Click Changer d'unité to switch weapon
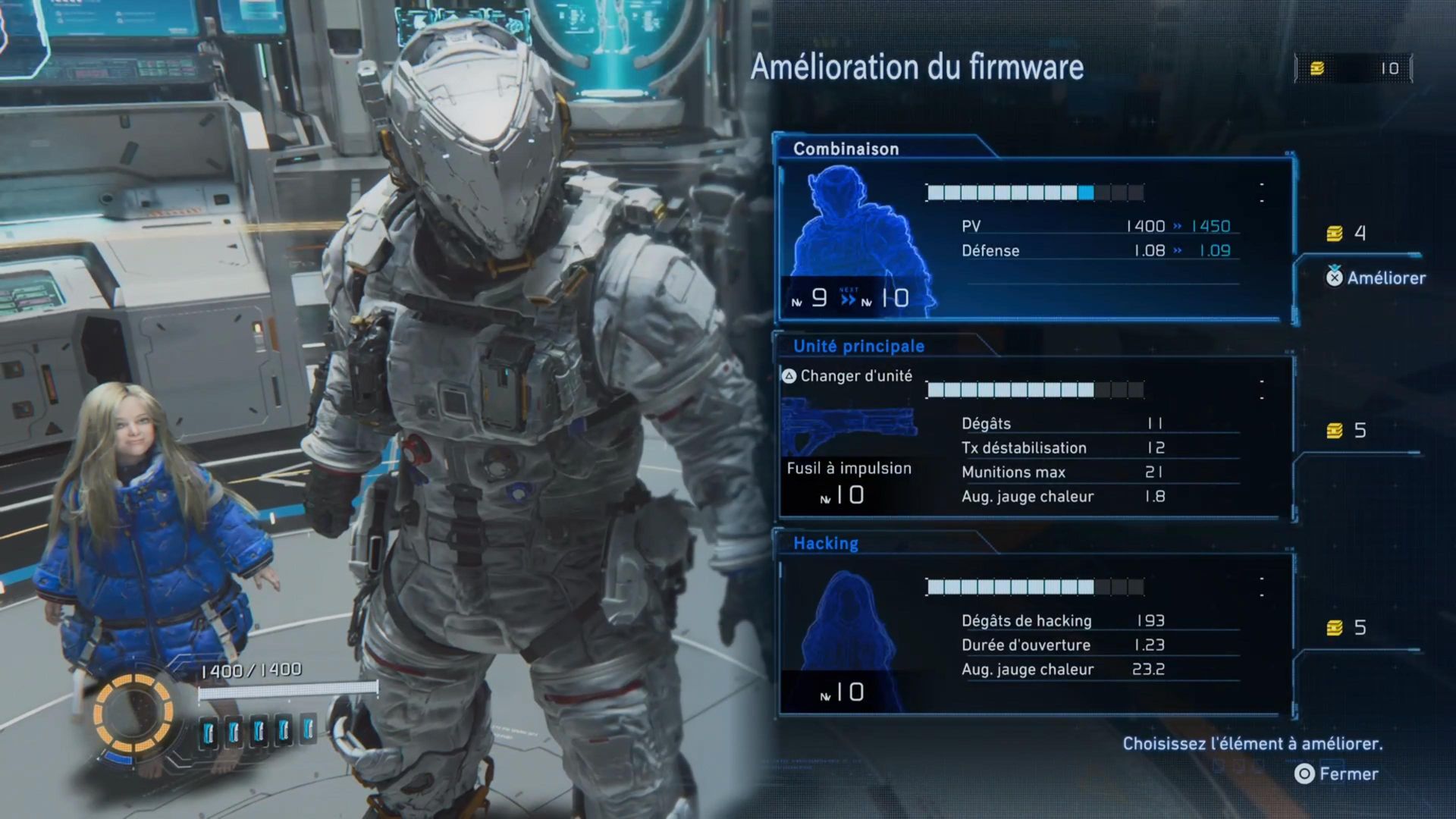1456x819 pixels. [x=848, y=376]
